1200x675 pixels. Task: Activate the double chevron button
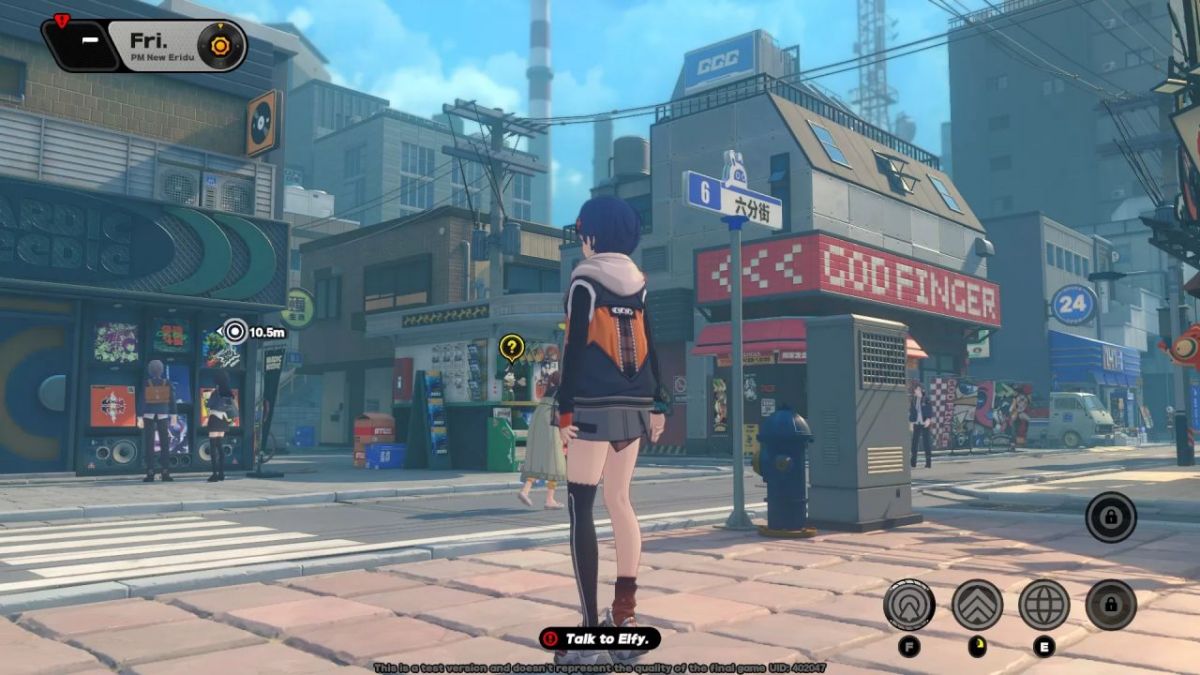pyautogui.click(x=976, y=604)
